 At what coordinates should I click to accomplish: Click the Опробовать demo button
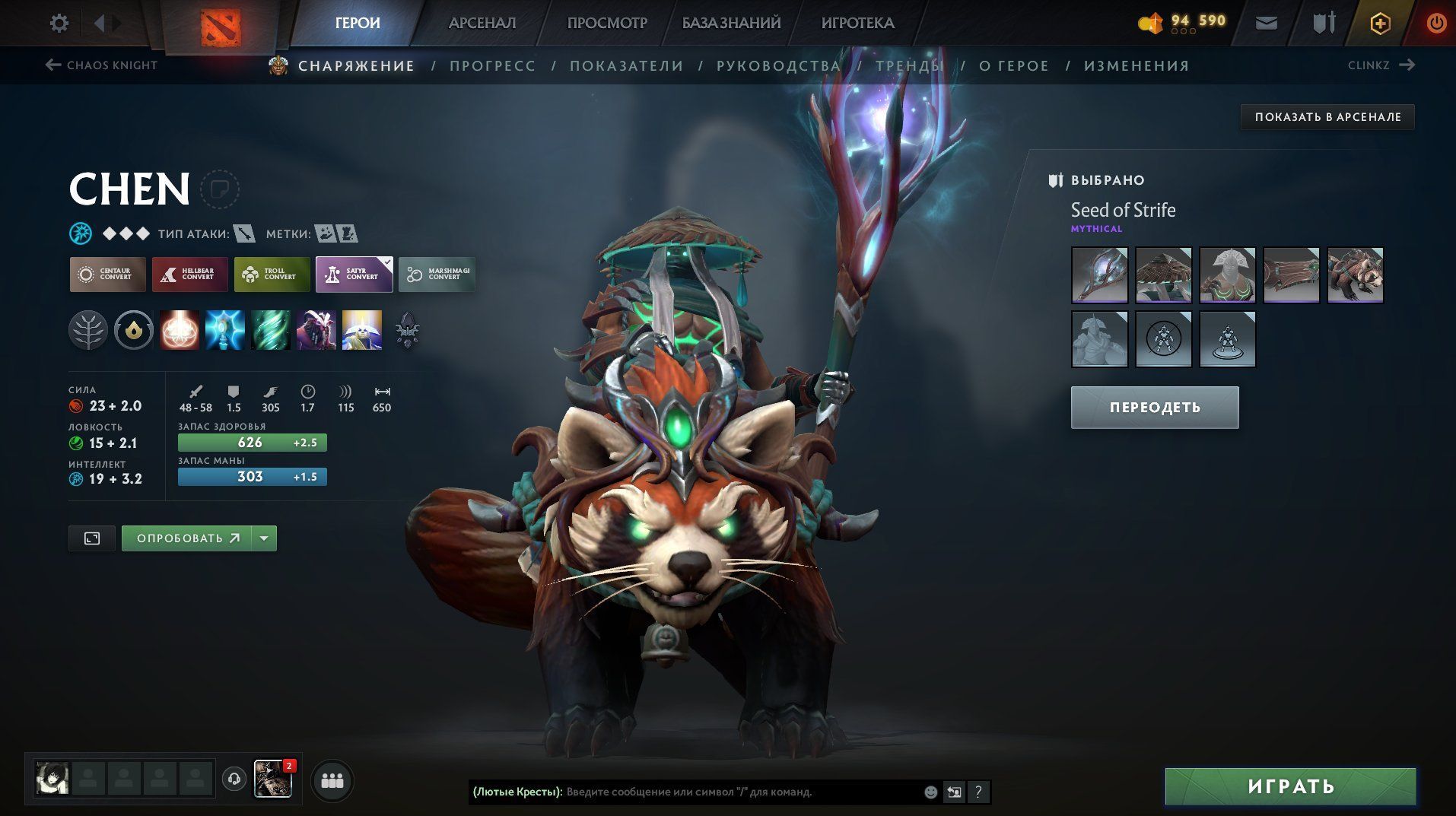(x=187, y=538)
